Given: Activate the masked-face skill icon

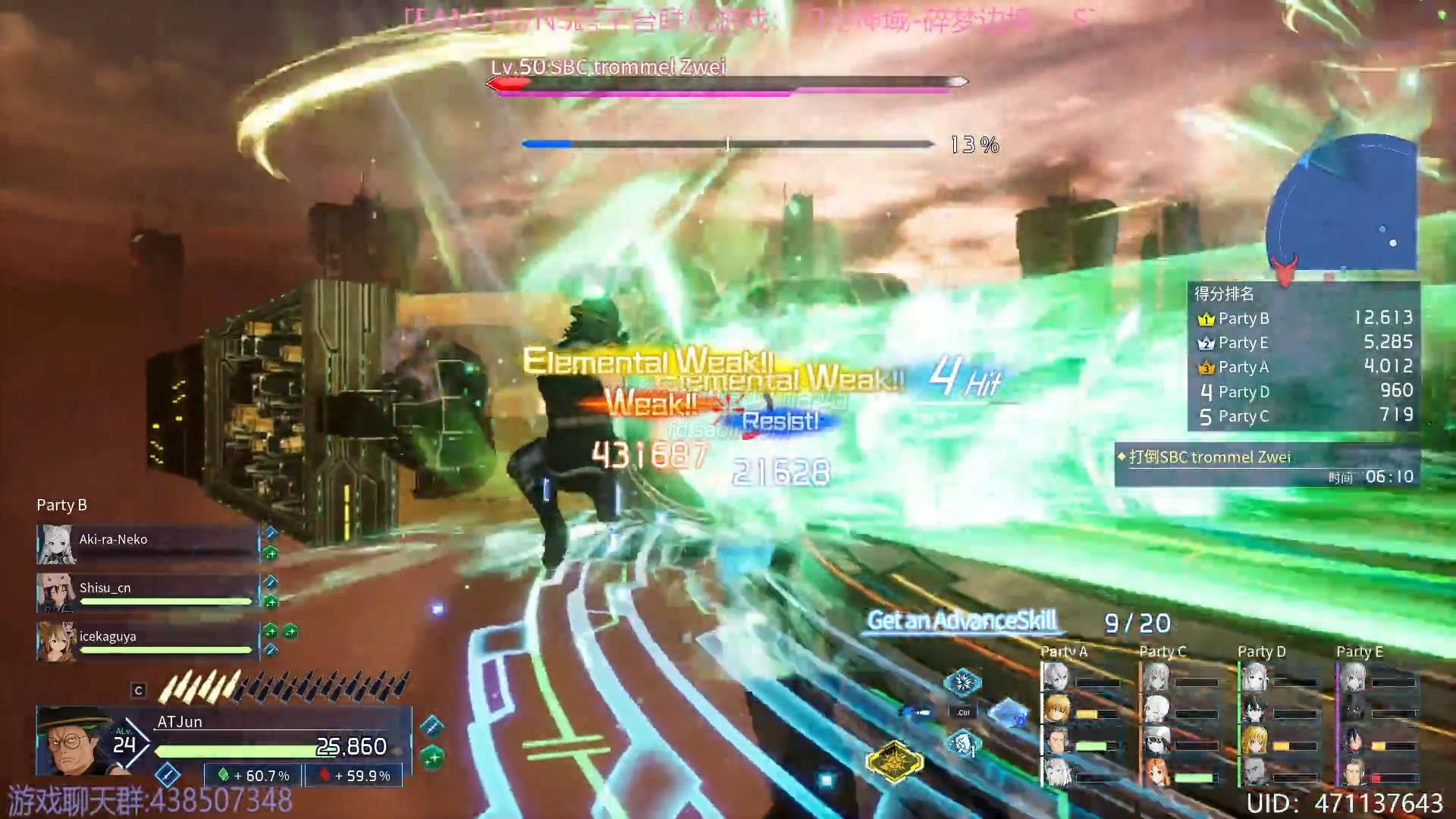Looking at the screenshot, I should 962,743.
